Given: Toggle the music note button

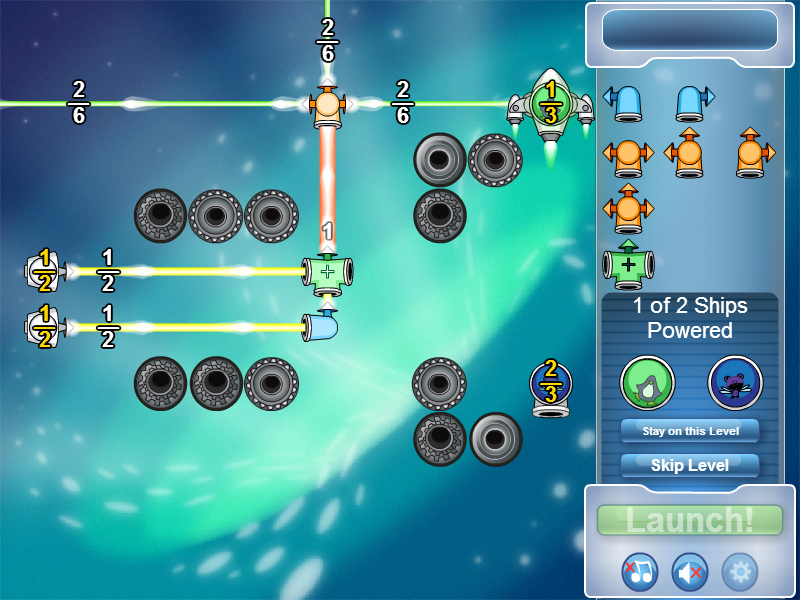Looking at the screenshot, I should click(x=640, y=571).
